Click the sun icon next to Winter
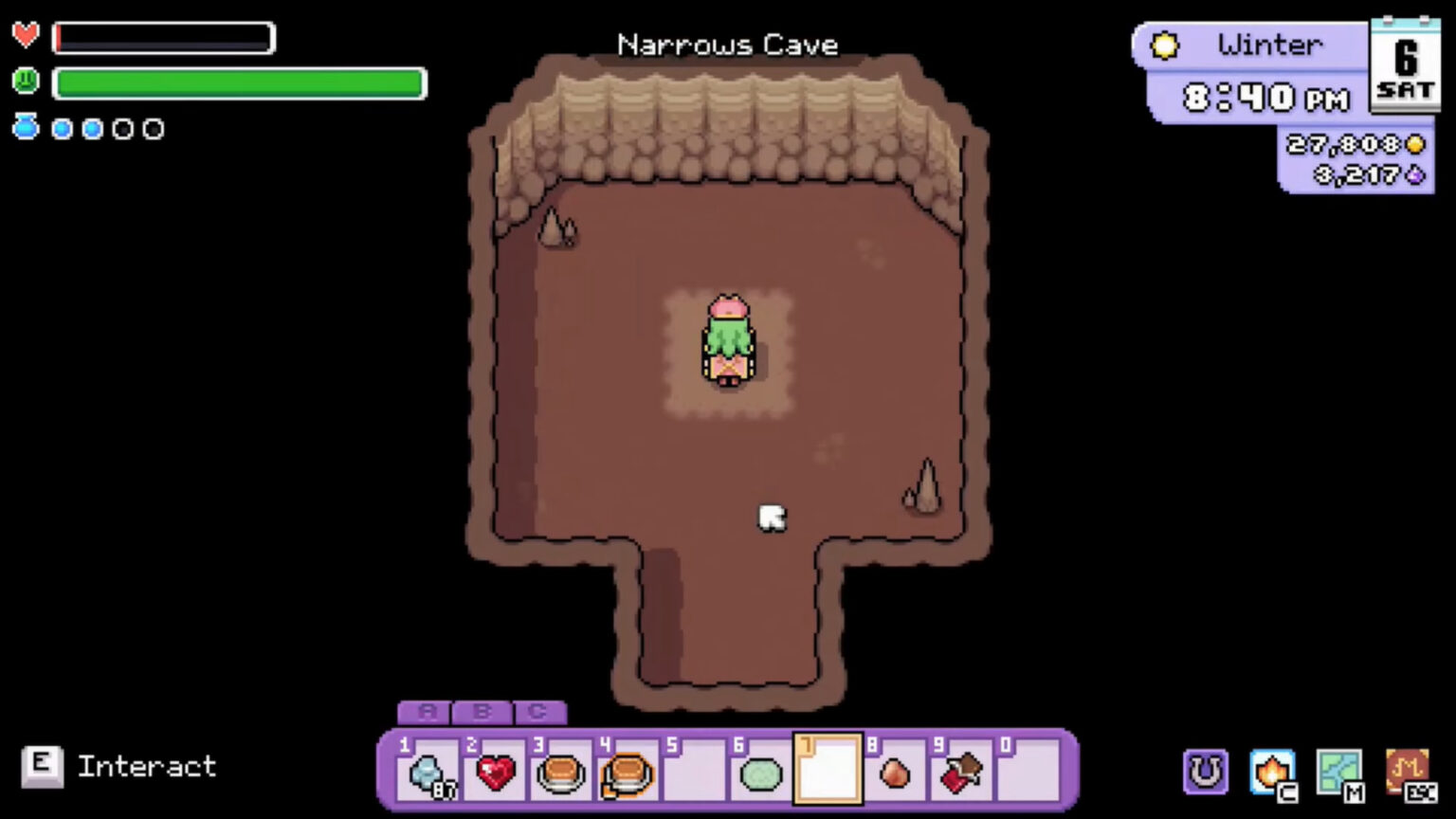The height and width of the screenshot is (819, 1456). click(1164, 45)
